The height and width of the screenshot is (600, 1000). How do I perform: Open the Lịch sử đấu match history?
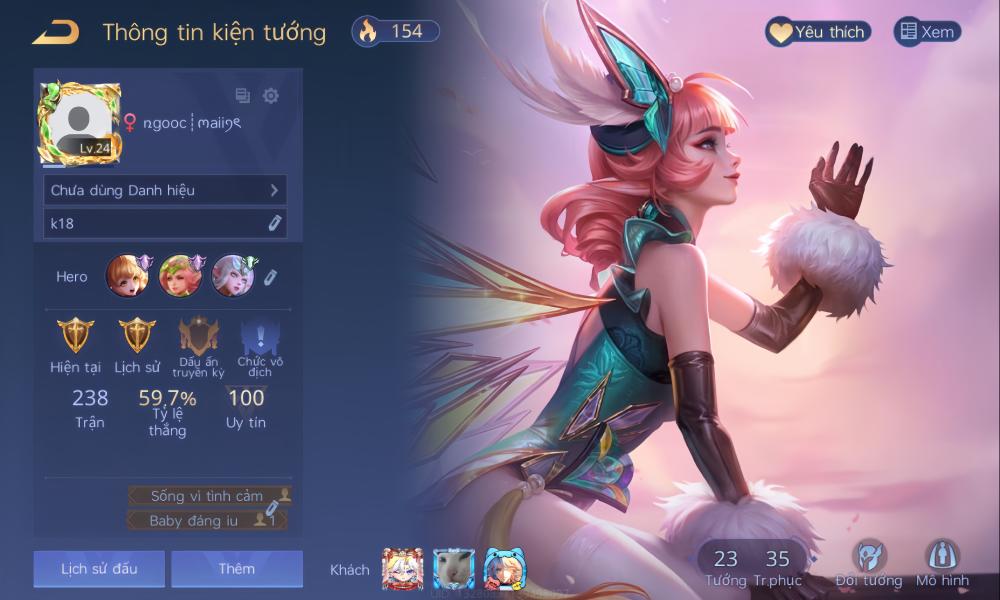[x=99, y=569]
